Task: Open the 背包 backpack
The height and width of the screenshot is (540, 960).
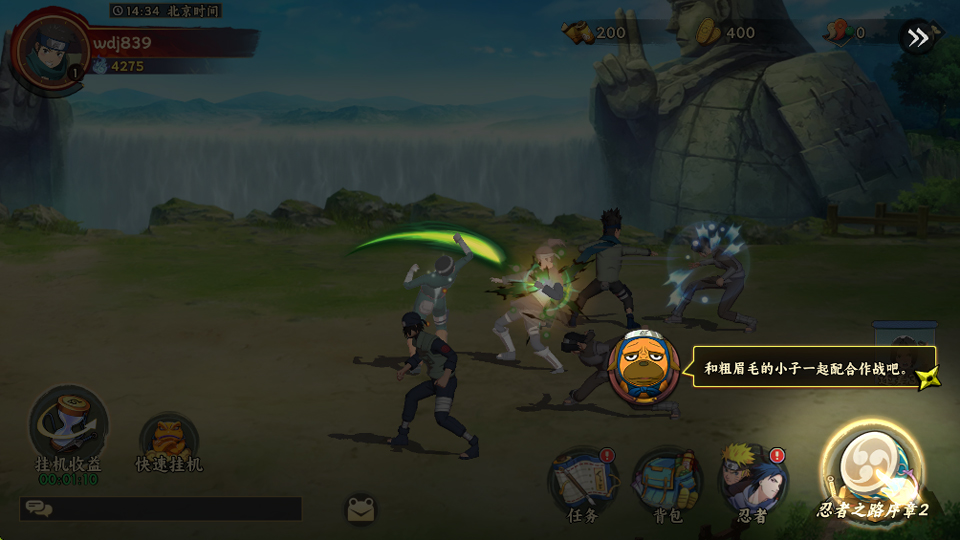Action: pyautogui.click(x=667, y=482)
